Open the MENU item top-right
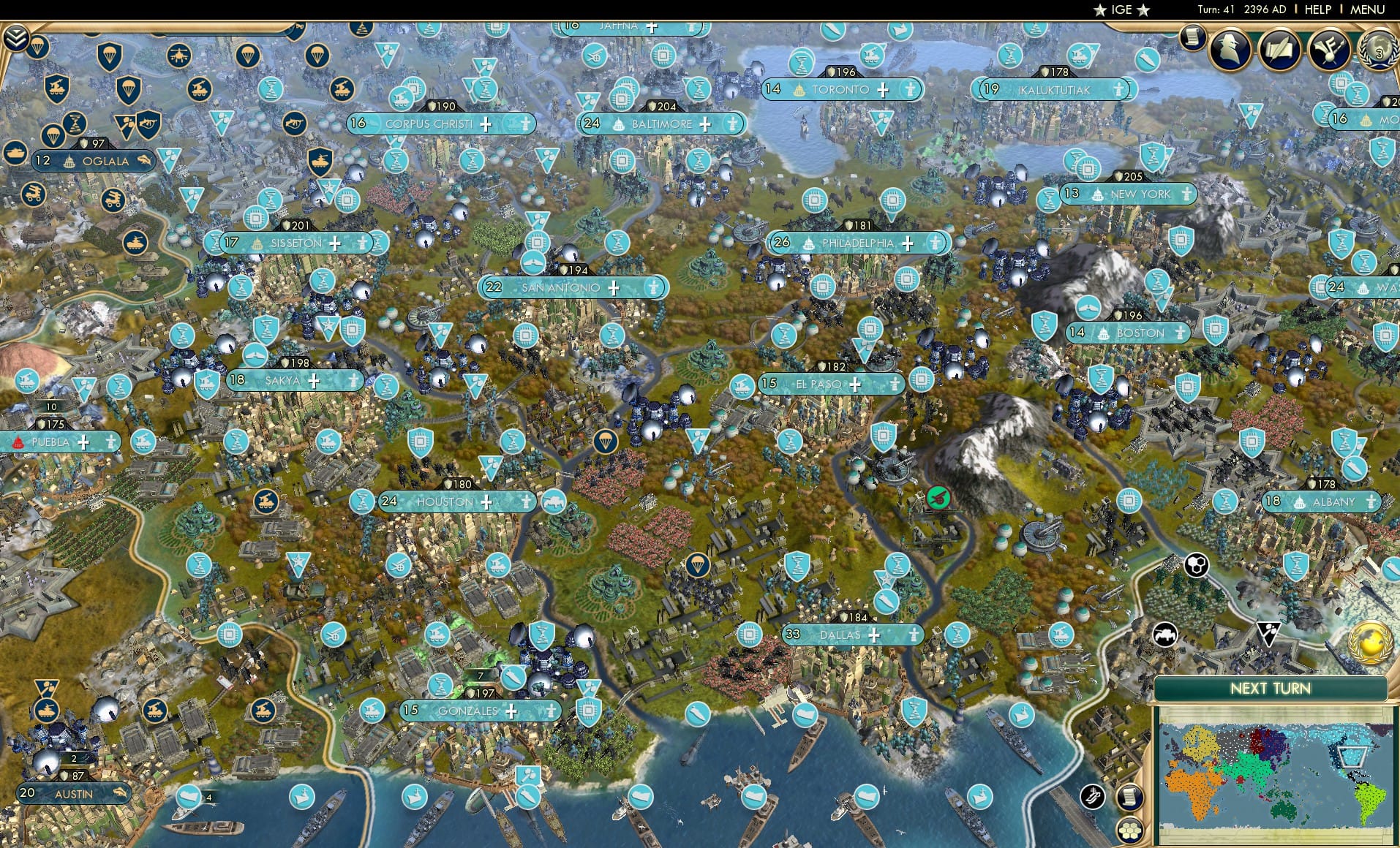 [1367, 10]
